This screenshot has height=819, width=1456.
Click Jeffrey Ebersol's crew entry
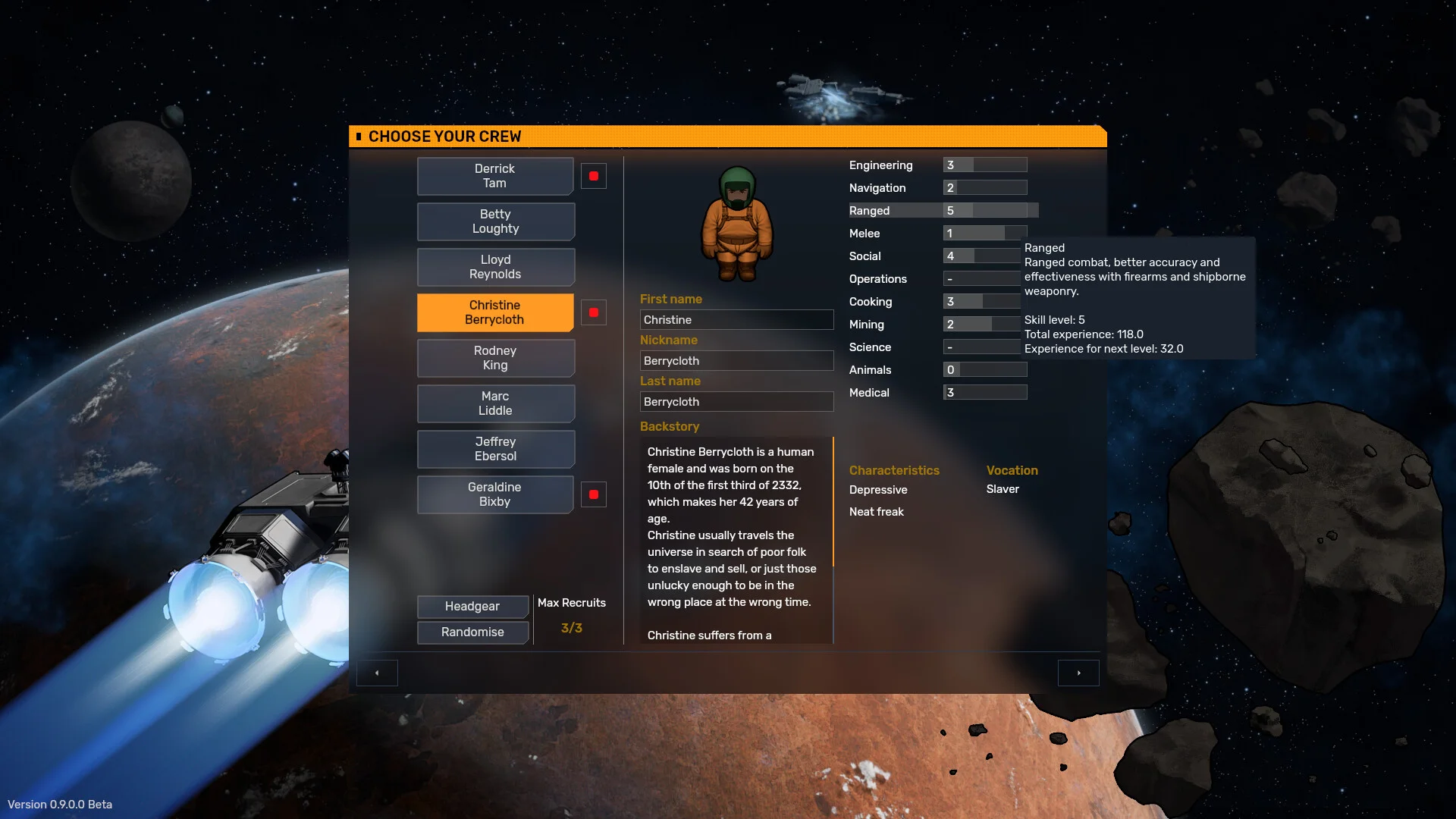(x=495, y=449)
